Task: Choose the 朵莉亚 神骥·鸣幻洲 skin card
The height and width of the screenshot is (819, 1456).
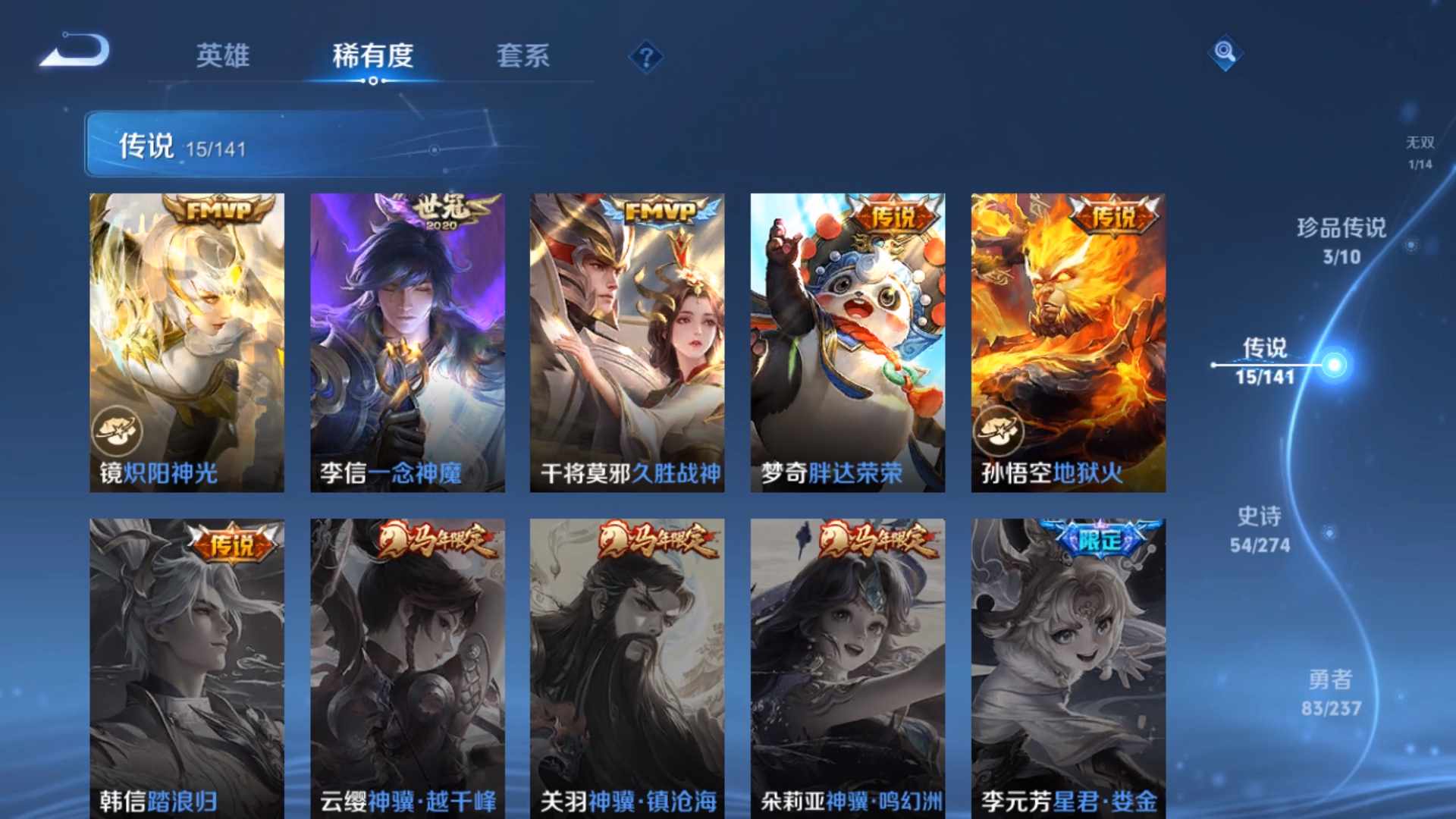Action: (x=848, y=667)
